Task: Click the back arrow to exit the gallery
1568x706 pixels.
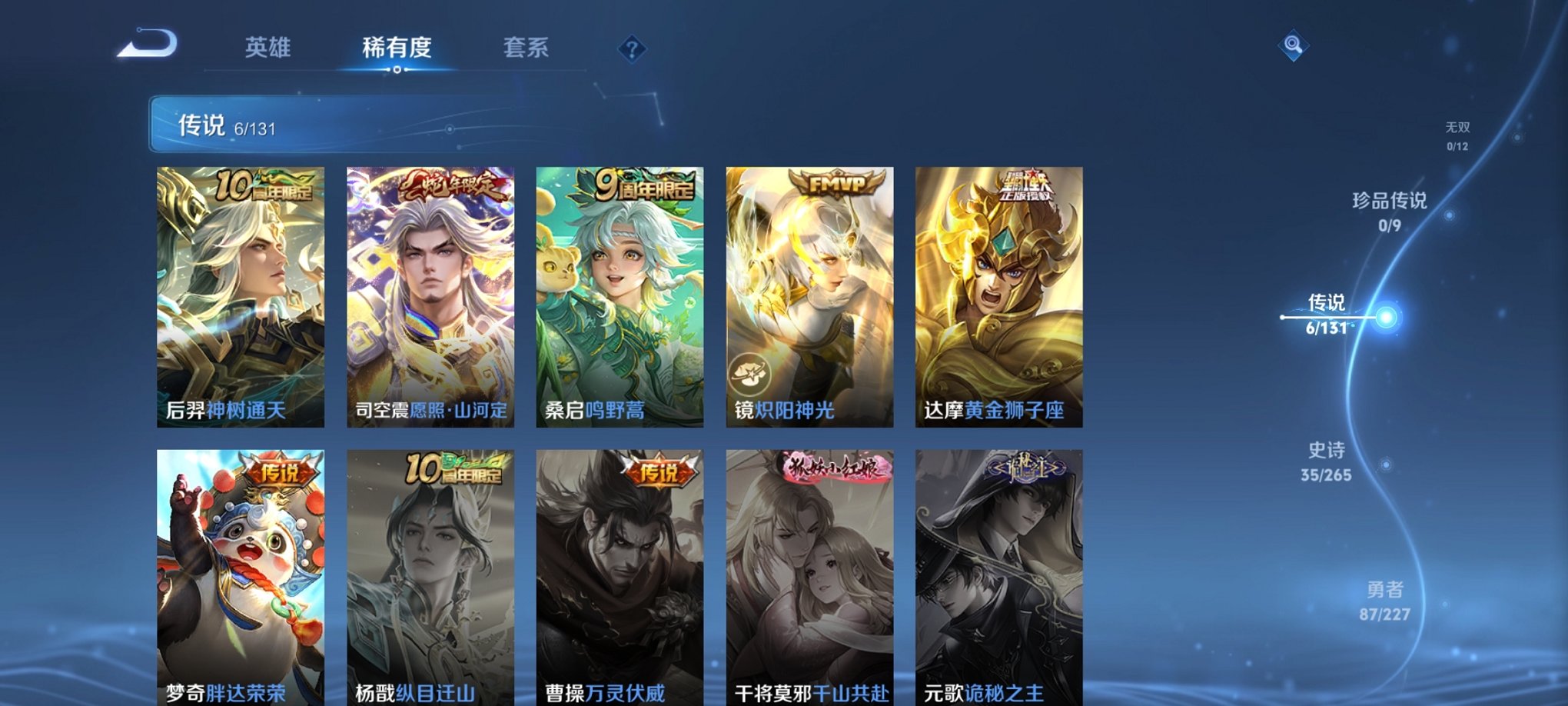Action: [147, 48]
